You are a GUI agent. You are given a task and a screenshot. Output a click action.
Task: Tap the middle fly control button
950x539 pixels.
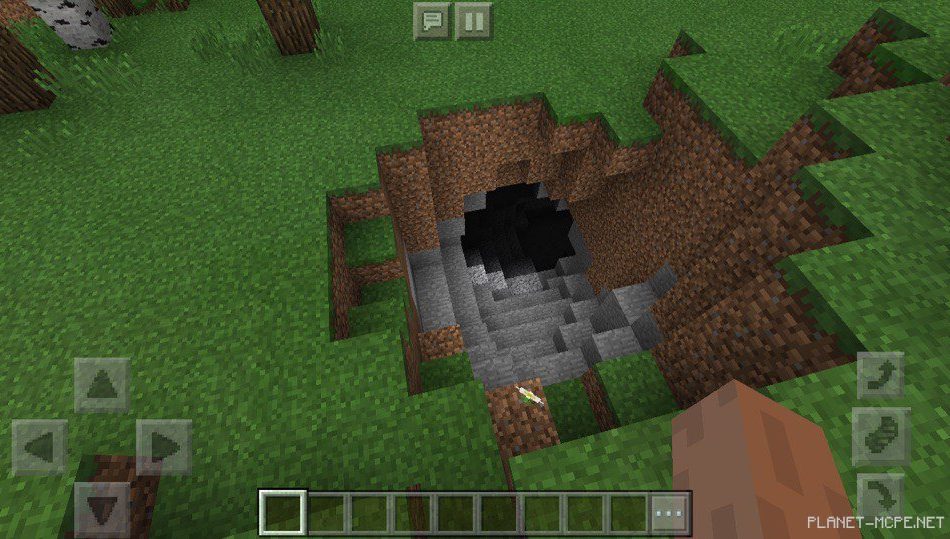(881, 436)
